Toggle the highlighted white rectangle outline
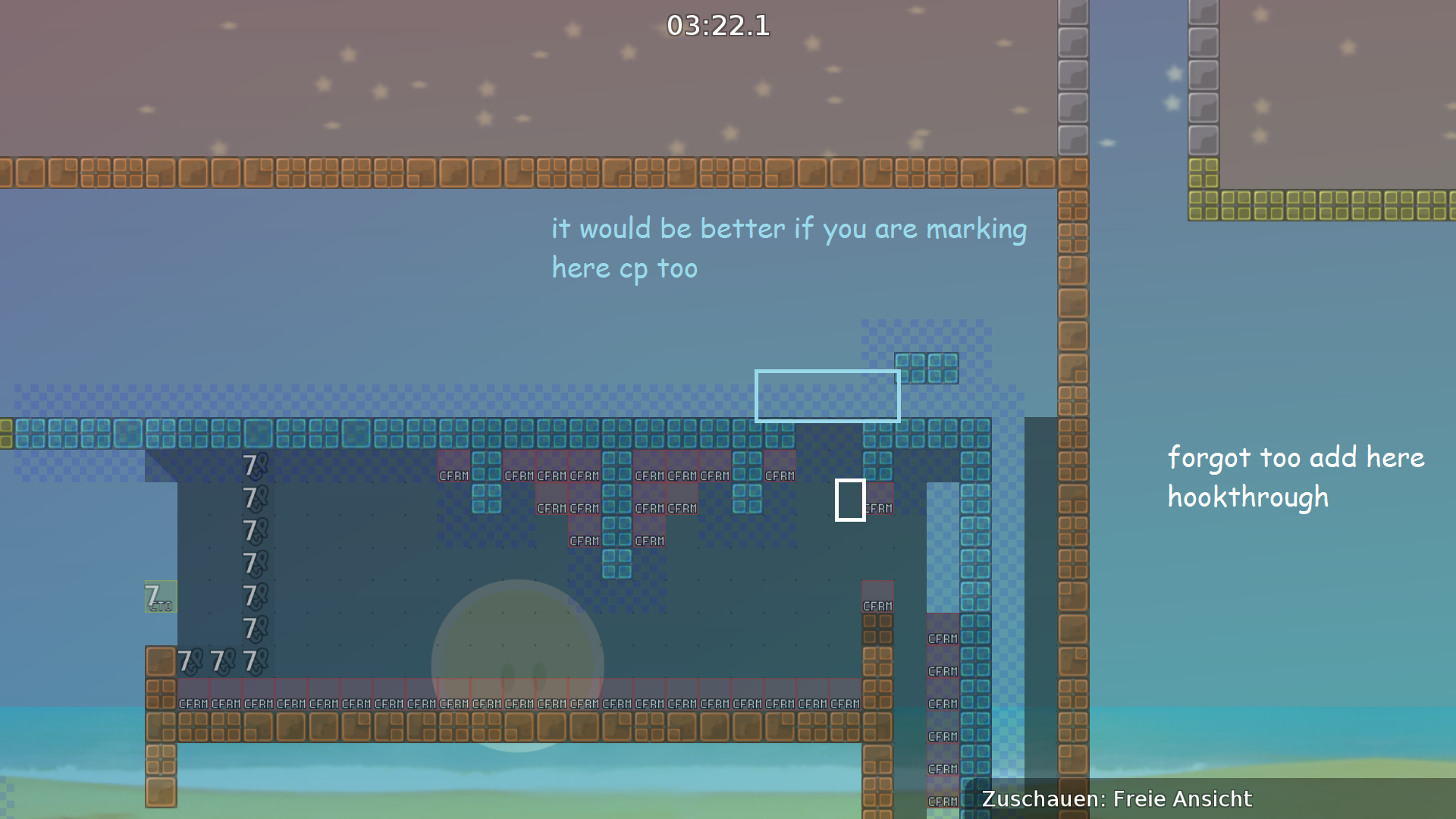 (x=827, y=396)
